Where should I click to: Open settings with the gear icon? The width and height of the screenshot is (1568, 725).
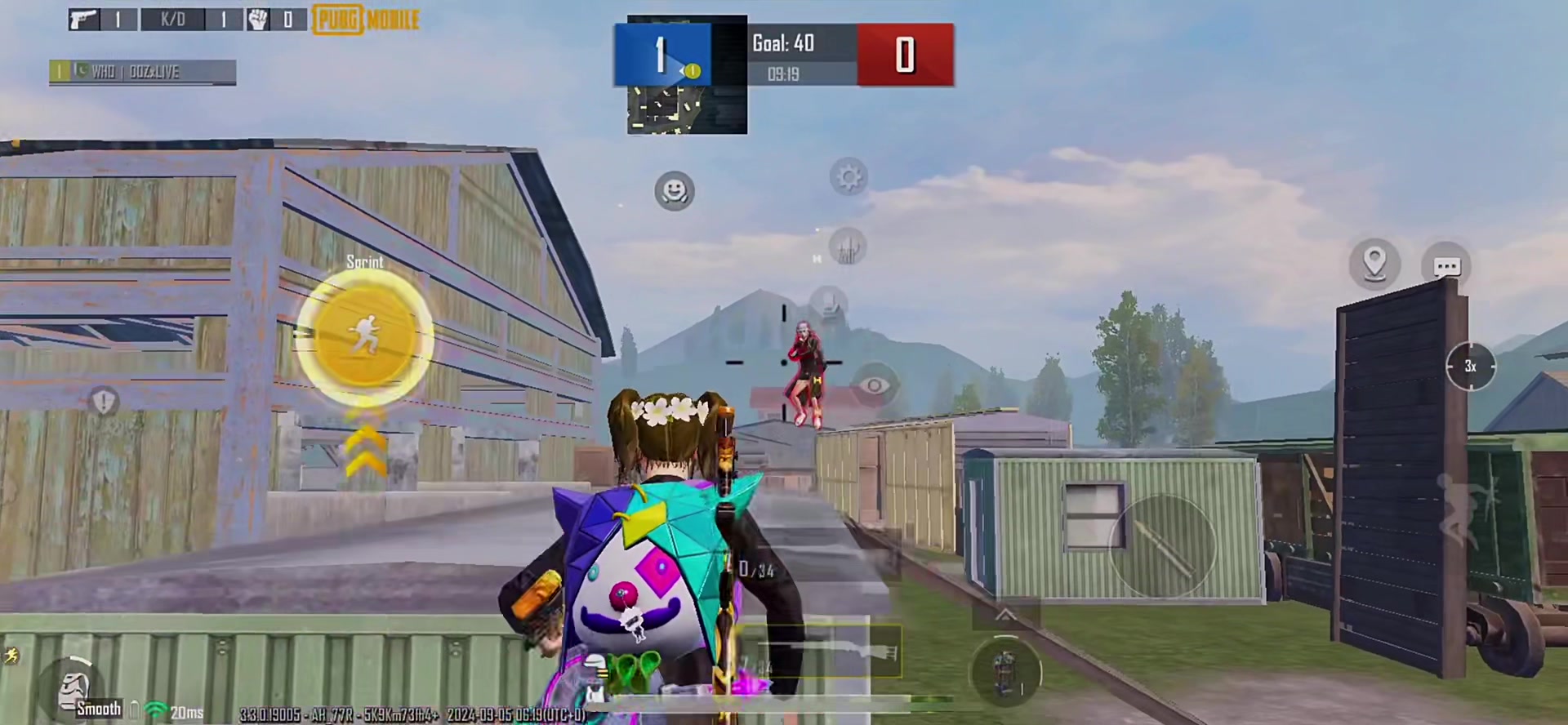(x=849, y=176)
